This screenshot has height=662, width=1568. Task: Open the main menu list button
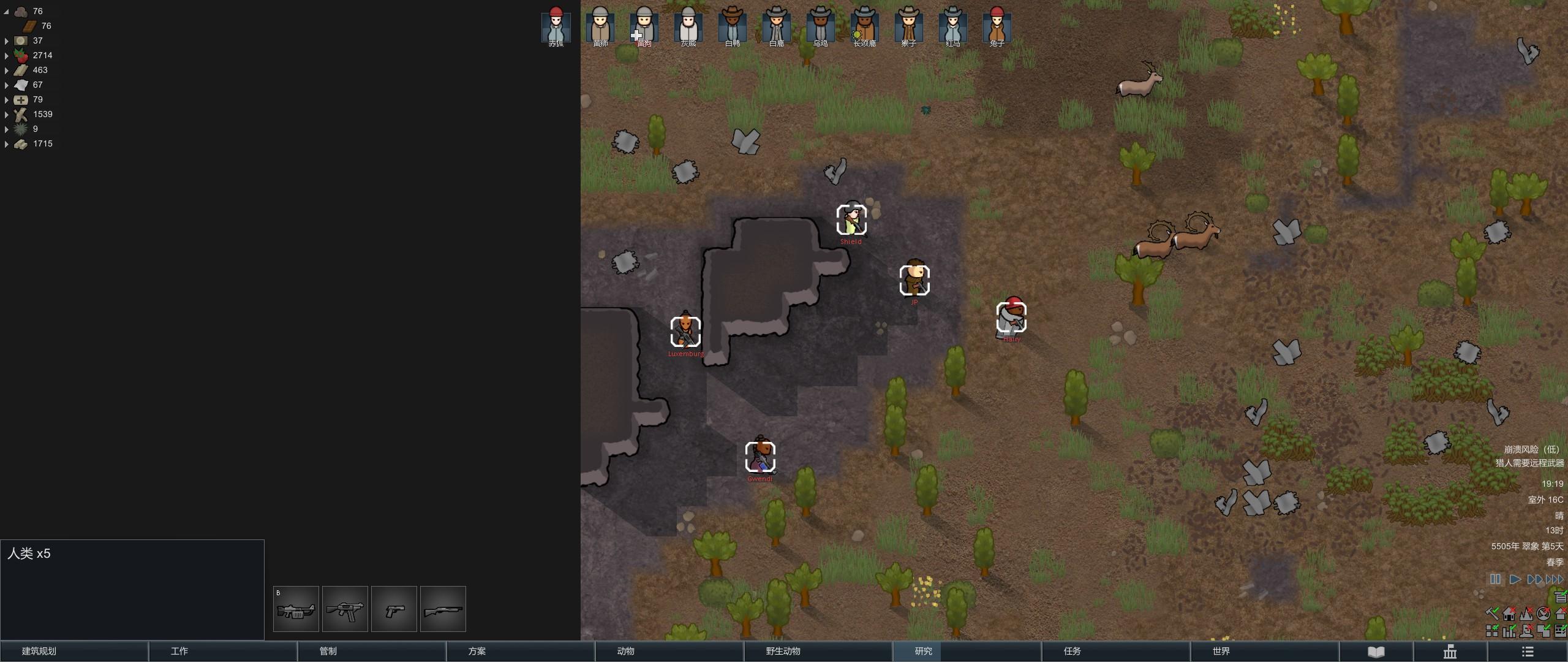coord(1528,652)
